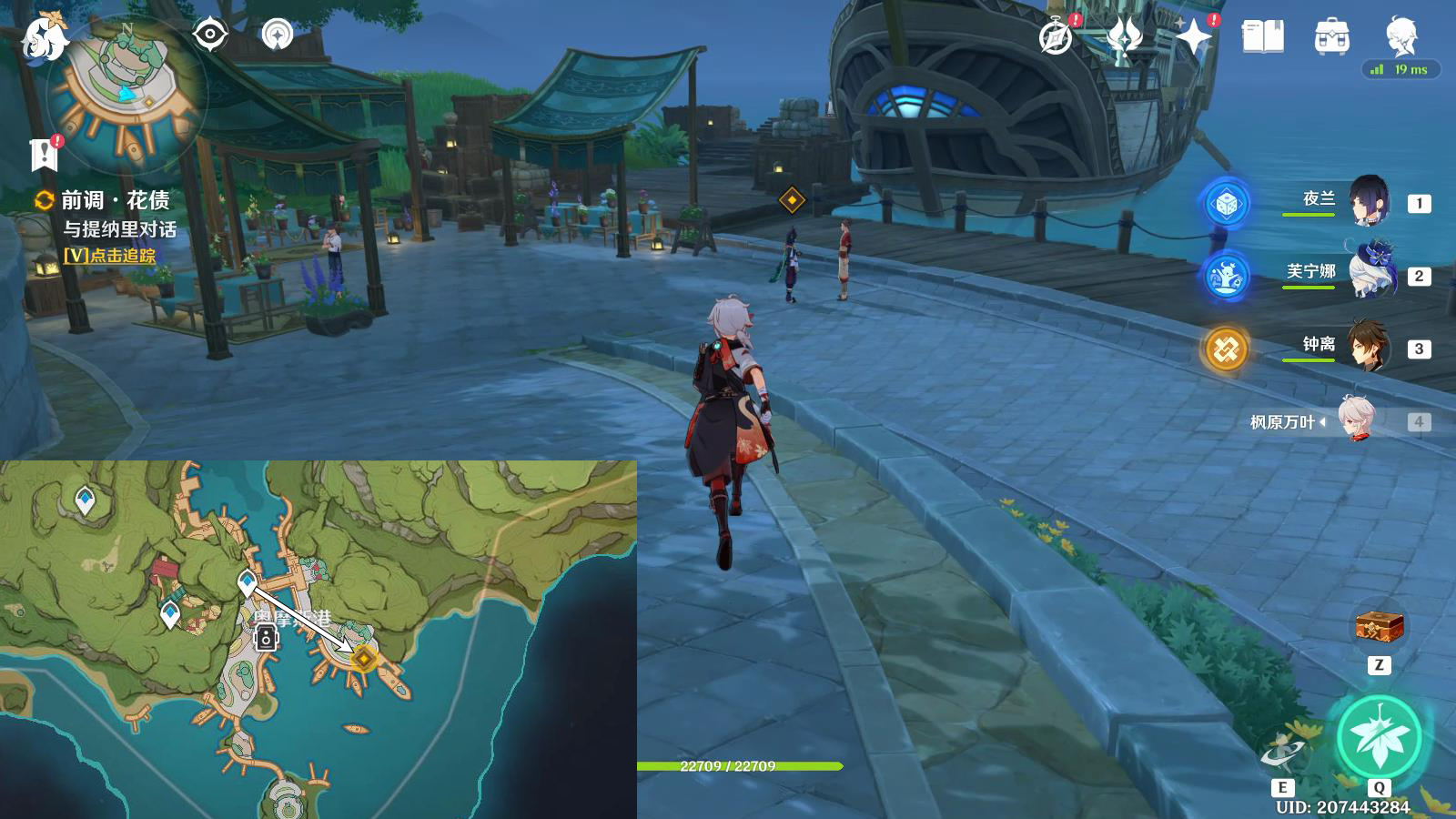Activate 钟离's elemental burst icon
Viewport: 1456px width, 819px height.
click(1225, 349)
